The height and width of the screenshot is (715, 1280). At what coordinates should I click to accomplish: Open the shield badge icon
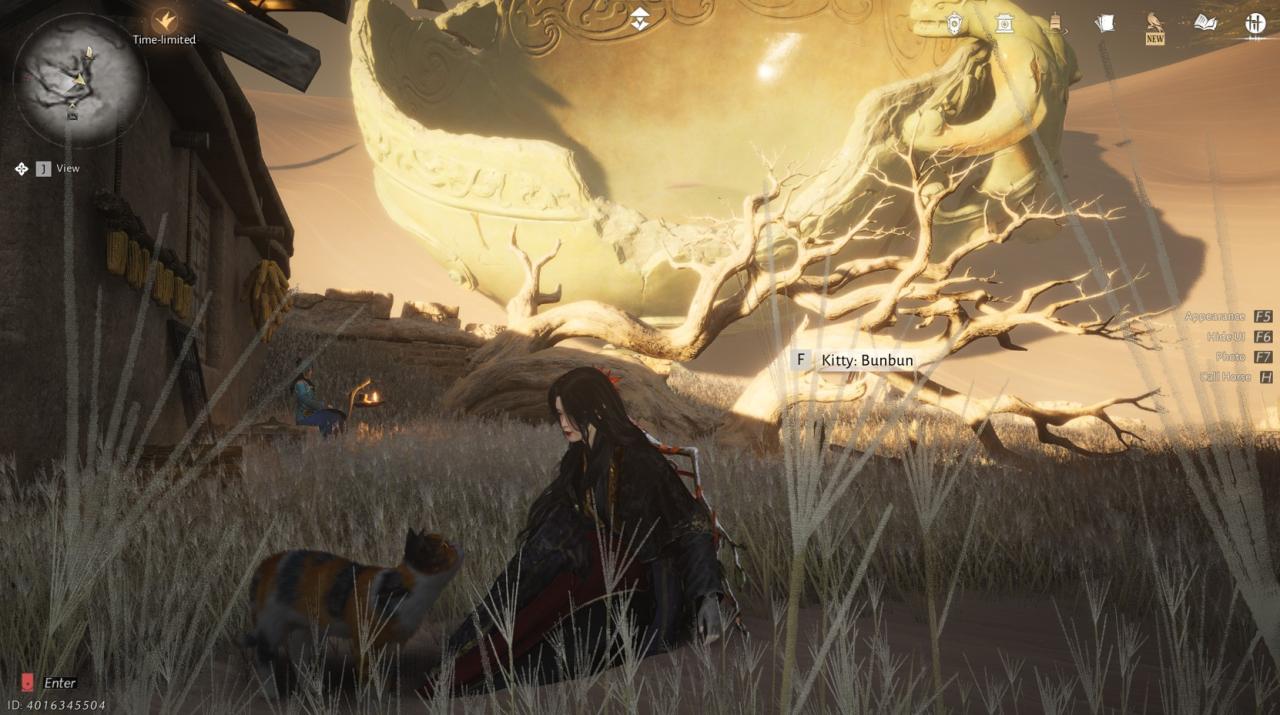pyautogui.click(x=955, y=23)
